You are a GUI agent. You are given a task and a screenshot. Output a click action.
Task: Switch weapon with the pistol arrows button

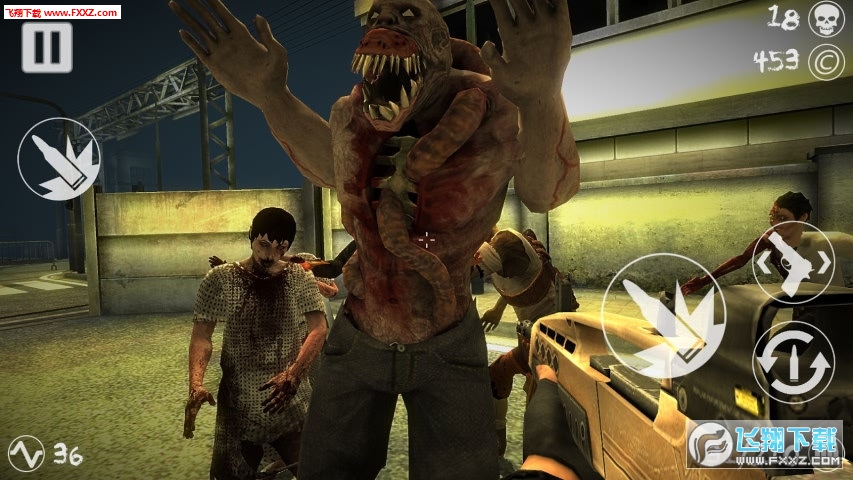click(793, 263)
